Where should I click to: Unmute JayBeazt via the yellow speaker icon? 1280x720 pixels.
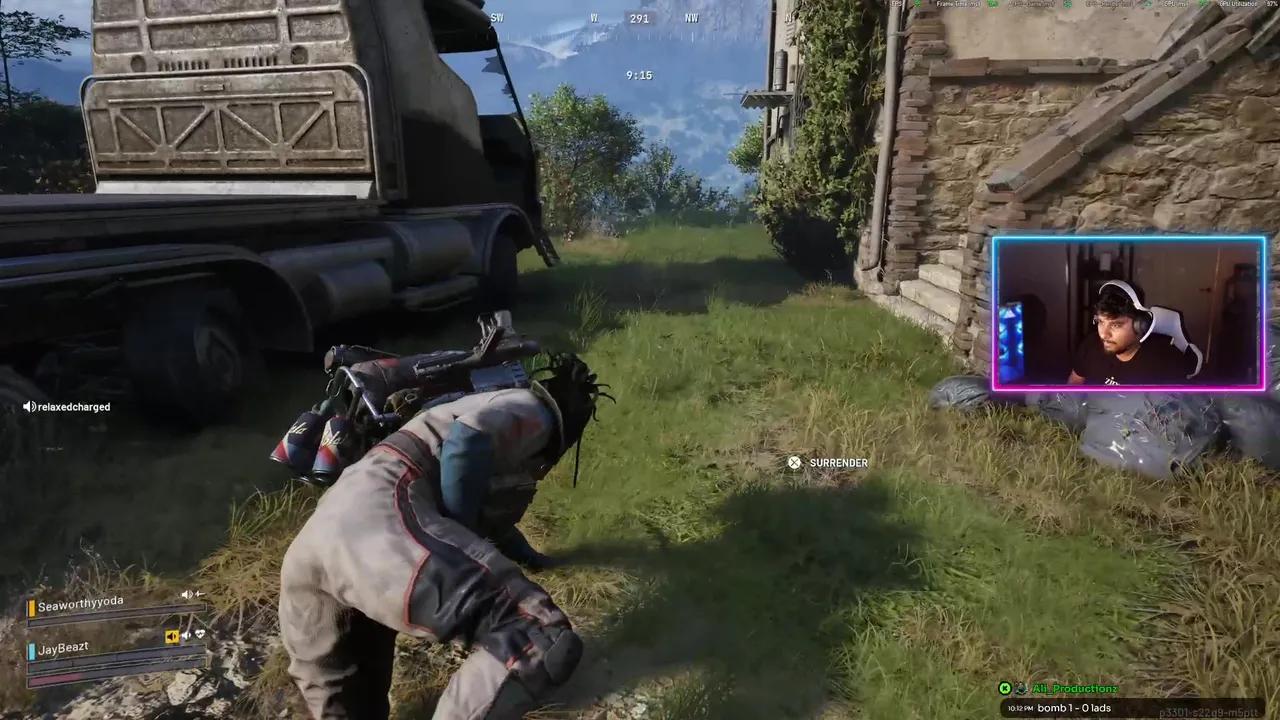(x=172, y=636)
